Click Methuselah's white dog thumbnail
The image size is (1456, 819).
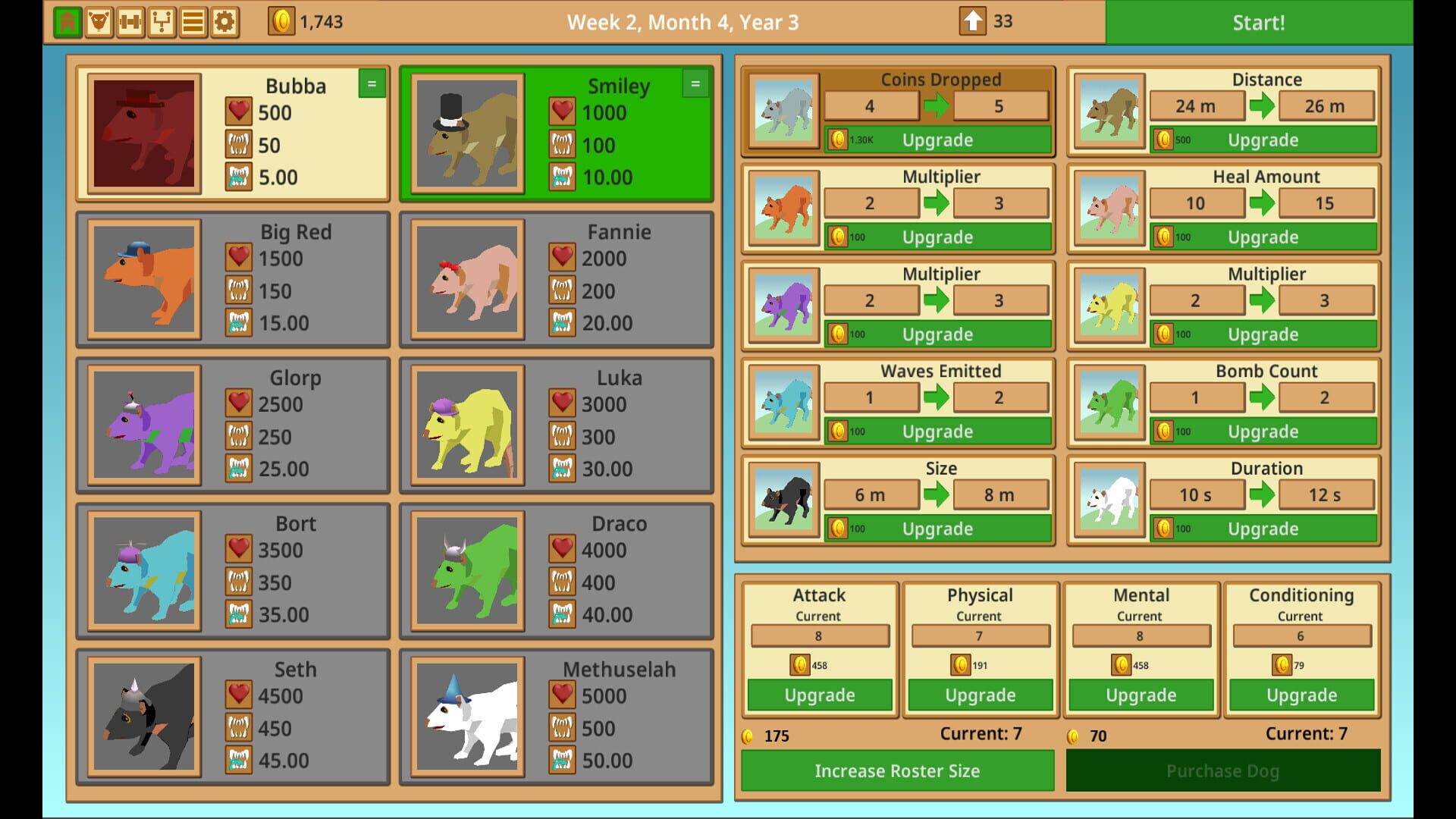pyautogui.click(x=466, y=717)
